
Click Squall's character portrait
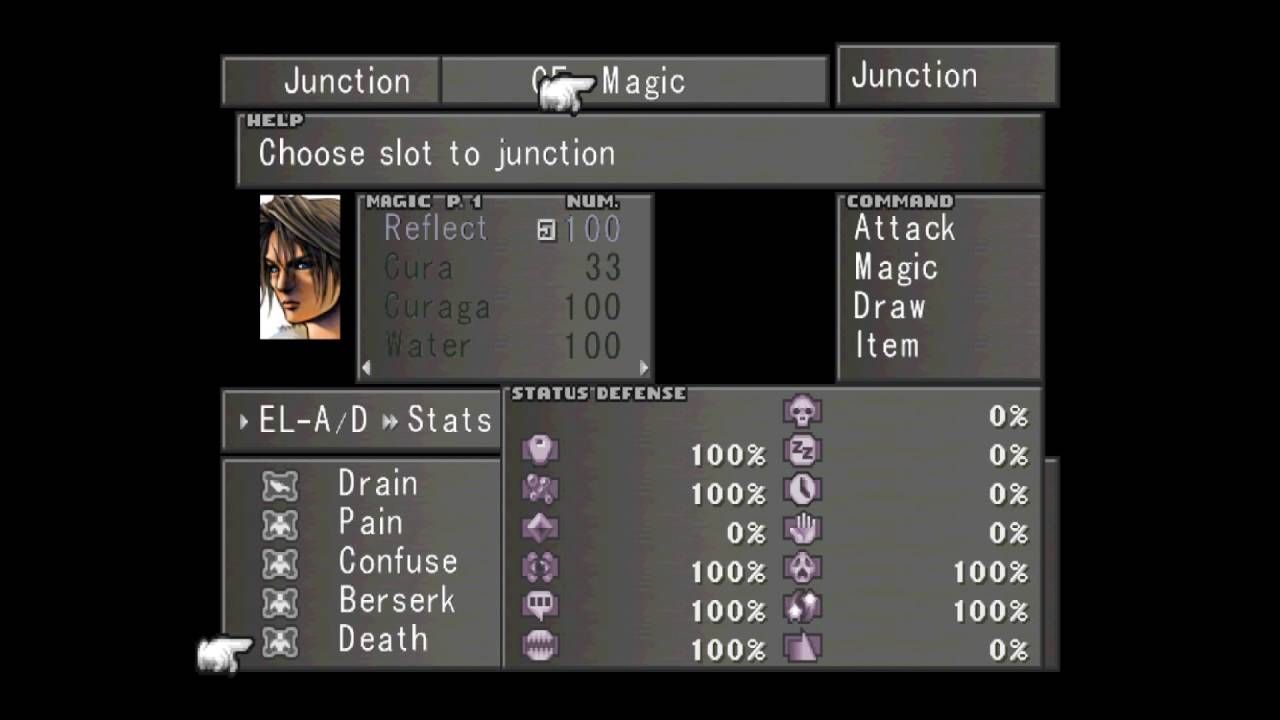[299, 267]
